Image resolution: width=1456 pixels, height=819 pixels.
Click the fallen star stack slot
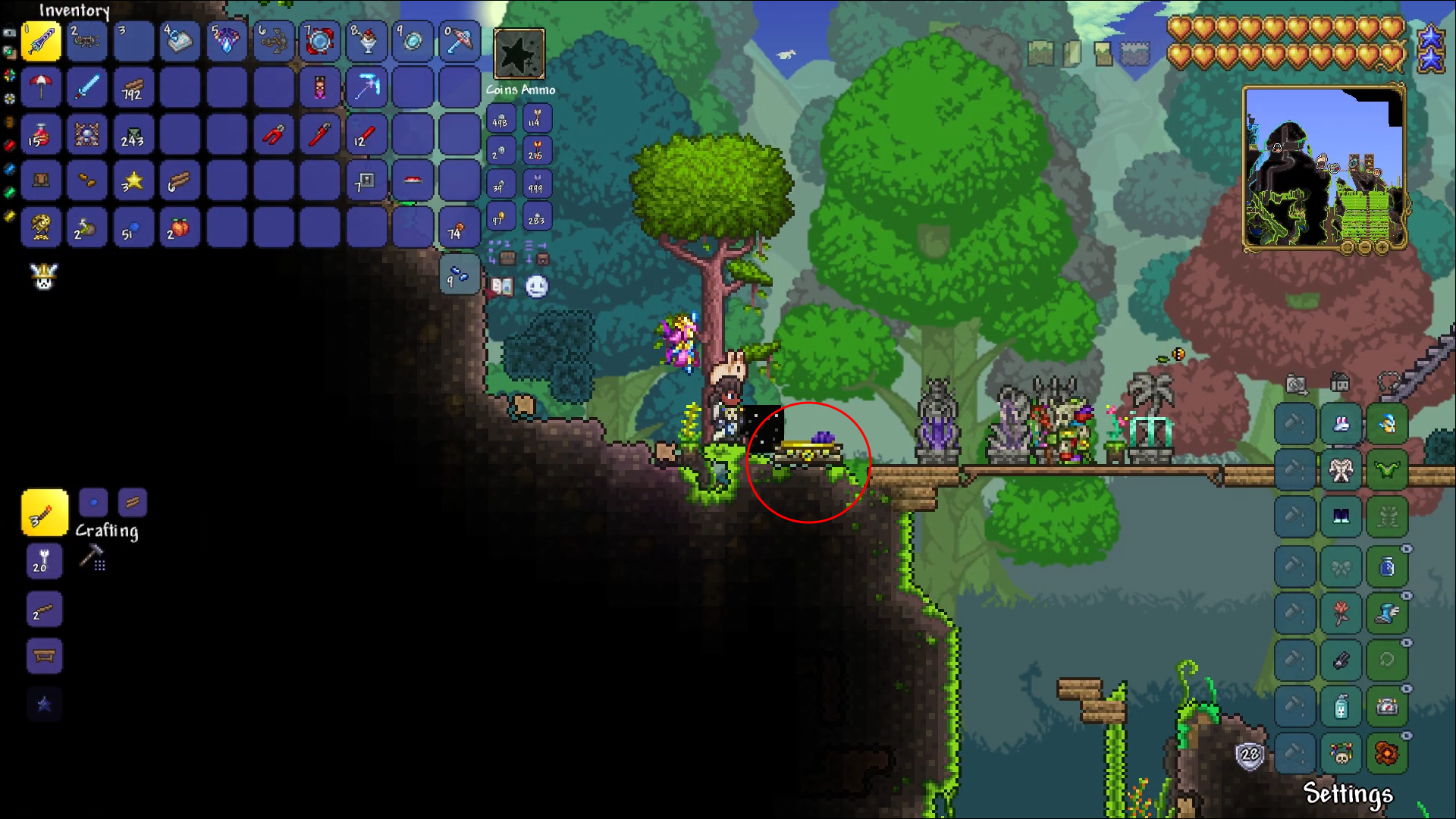[x=133, y=181]
